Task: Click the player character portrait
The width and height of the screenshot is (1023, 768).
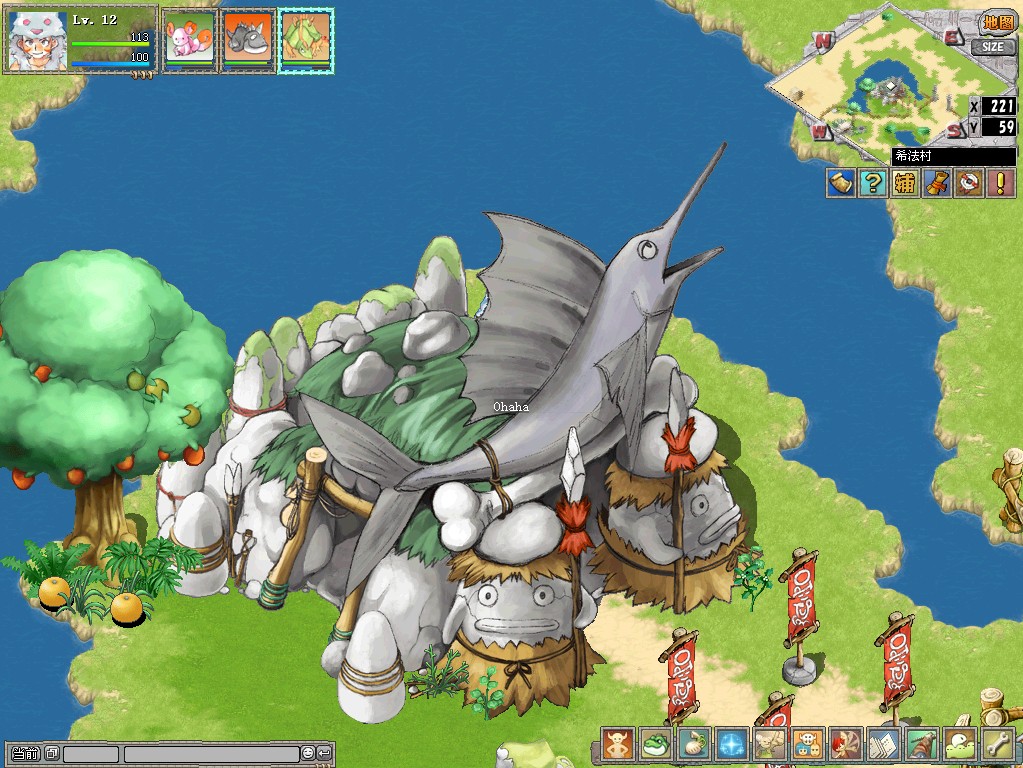Action: click(38, 41)
